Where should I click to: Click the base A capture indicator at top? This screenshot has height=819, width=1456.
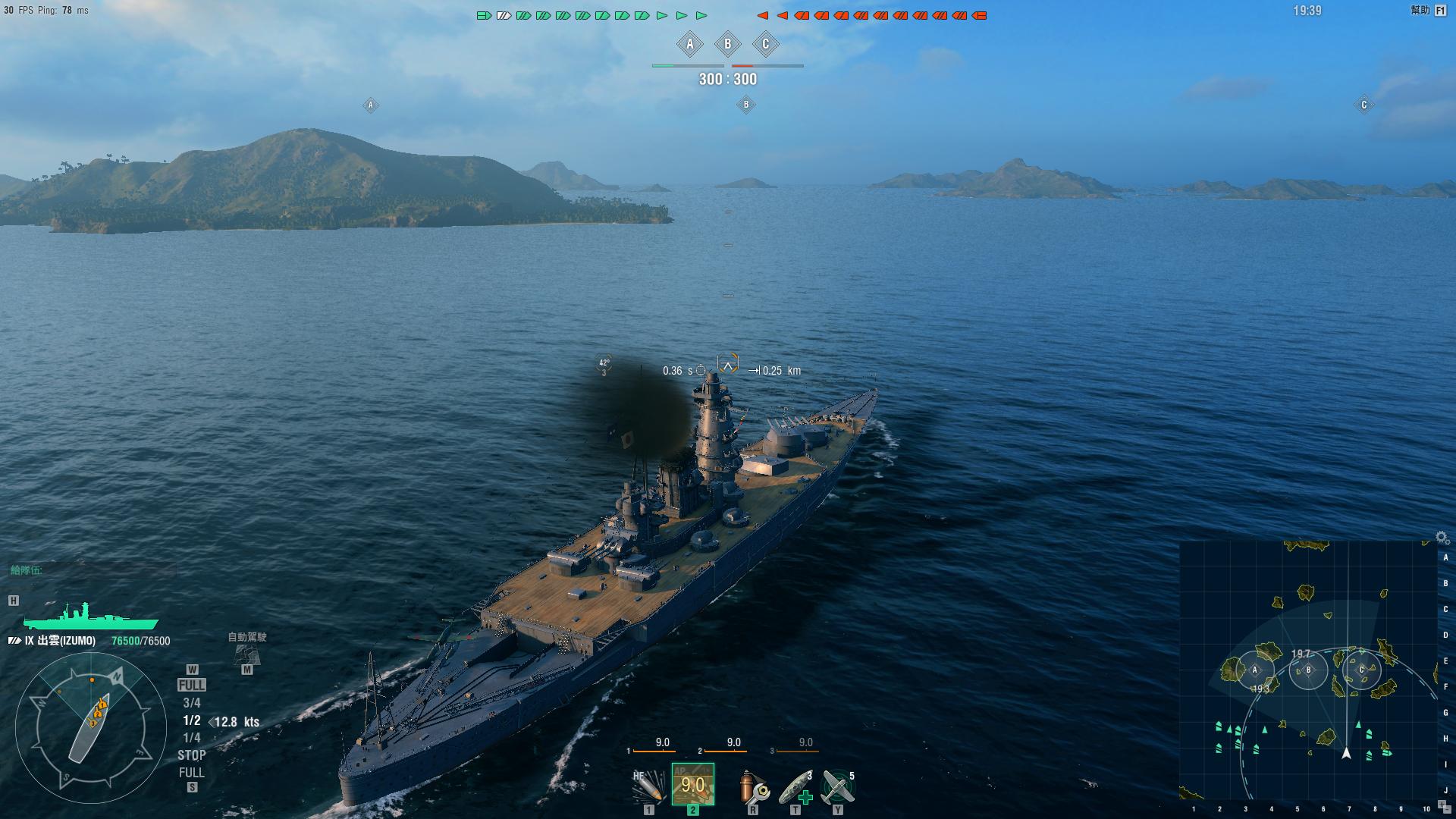tap(689, 45)
